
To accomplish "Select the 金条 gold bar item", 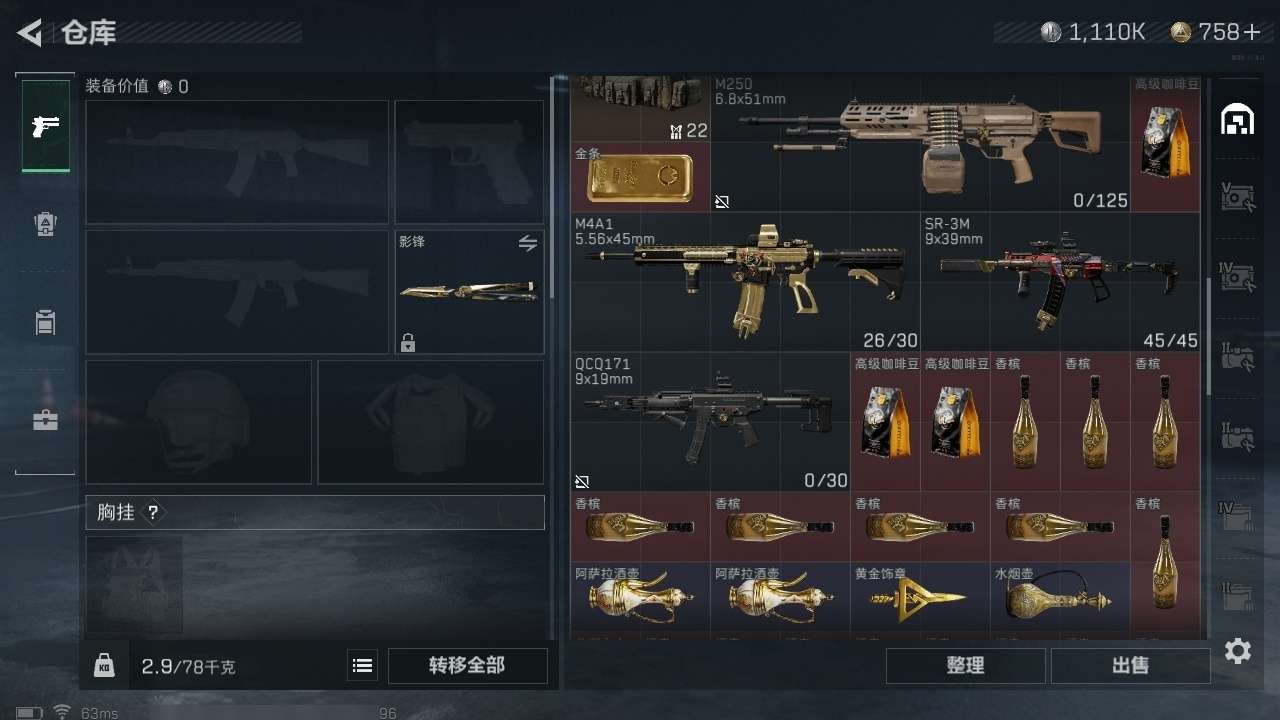I will coord(640,176).
